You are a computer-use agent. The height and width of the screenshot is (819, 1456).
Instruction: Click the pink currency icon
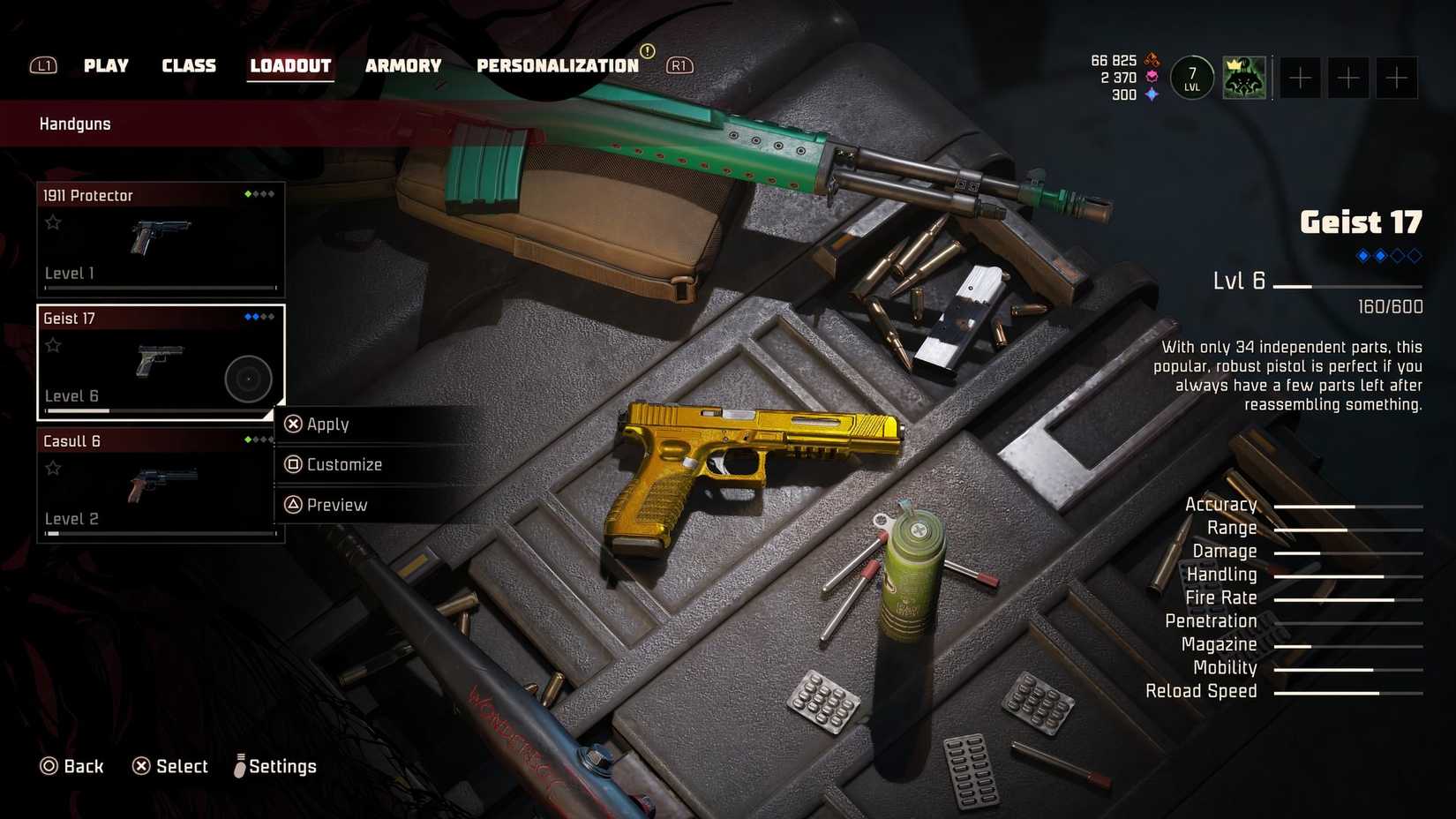click(1152, 76)
